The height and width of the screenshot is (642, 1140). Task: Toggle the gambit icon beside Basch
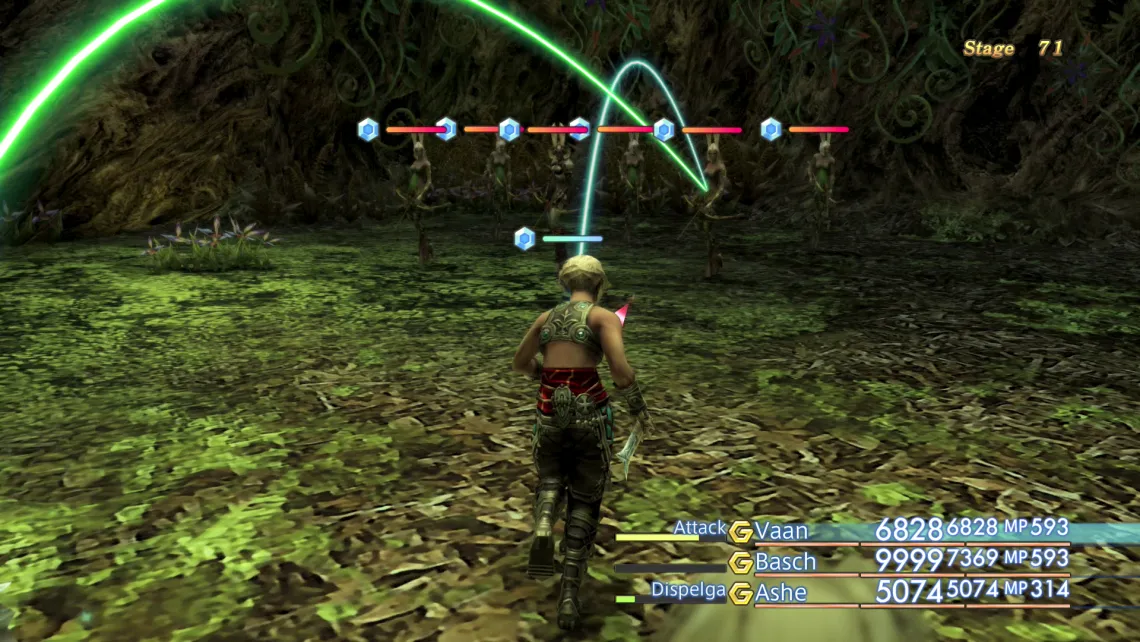coord(740,563)
